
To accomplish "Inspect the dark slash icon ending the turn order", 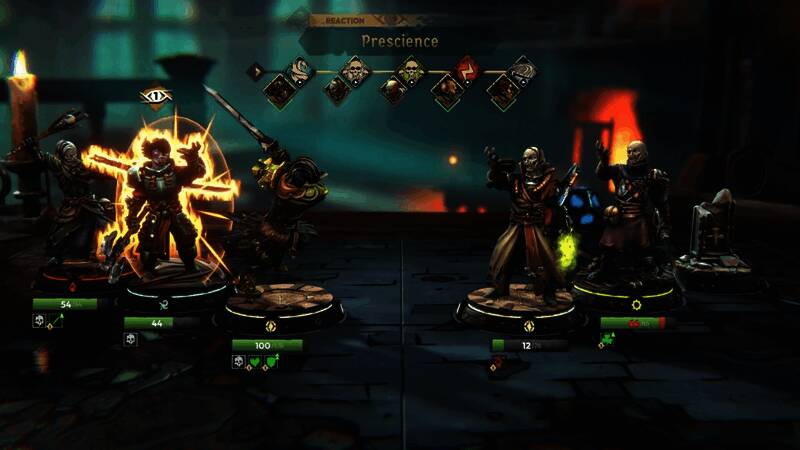I will point(522,69).
